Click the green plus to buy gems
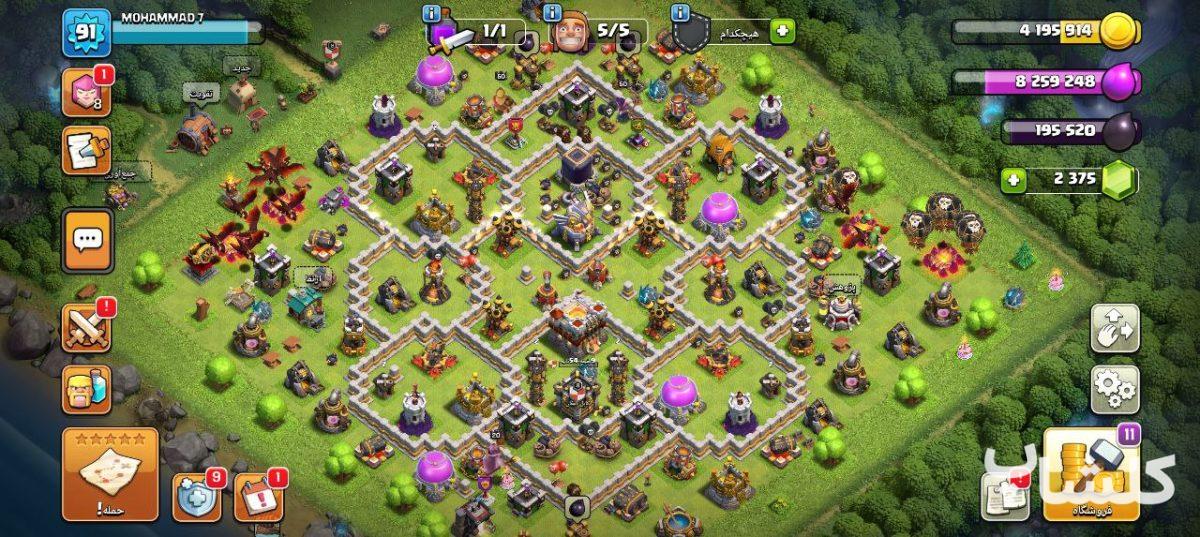Image resolution: width=1200 pixels, height=537 pixels. [x=1015, y=181]
